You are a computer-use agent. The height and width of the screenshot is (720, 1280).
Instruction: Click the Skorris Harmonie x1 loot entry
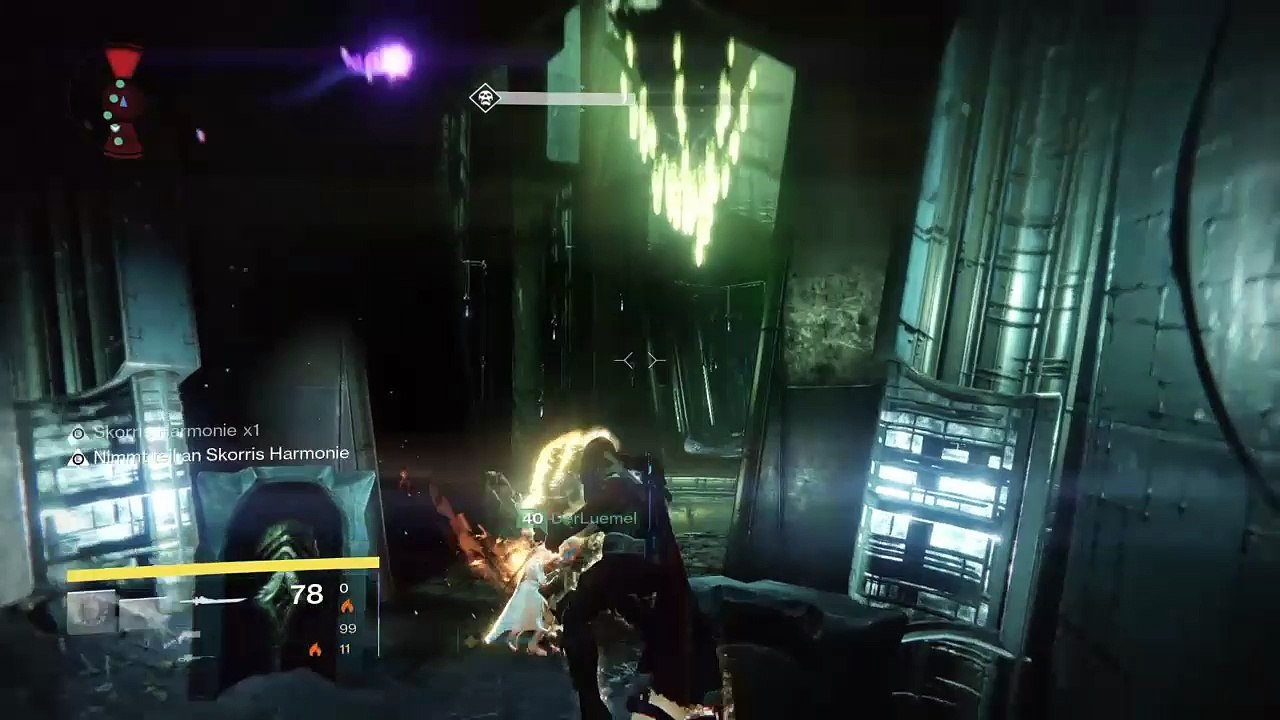click(166, 431)
